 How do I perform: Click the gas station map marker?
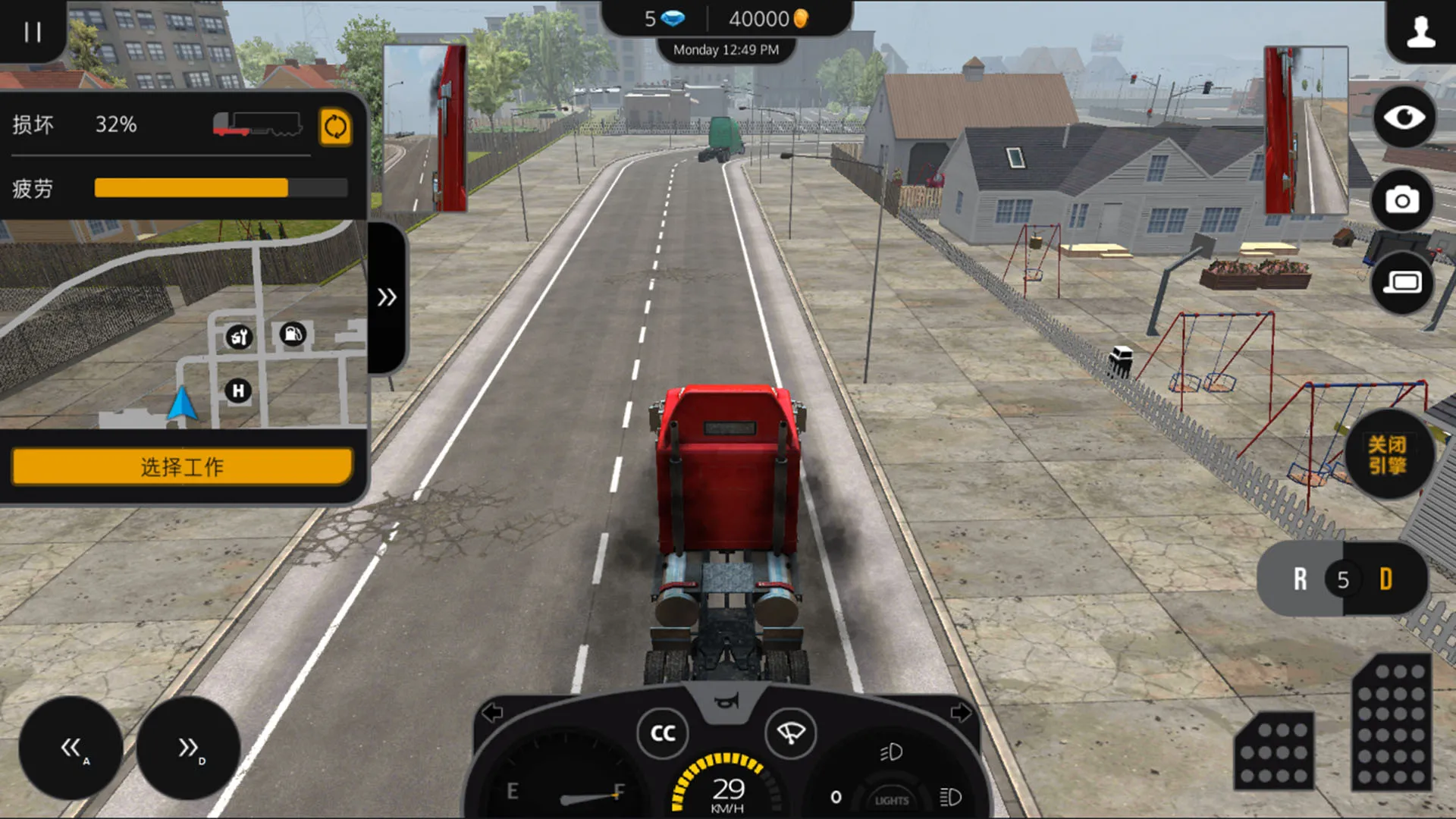pyautogui.click(x=293, y=334)
